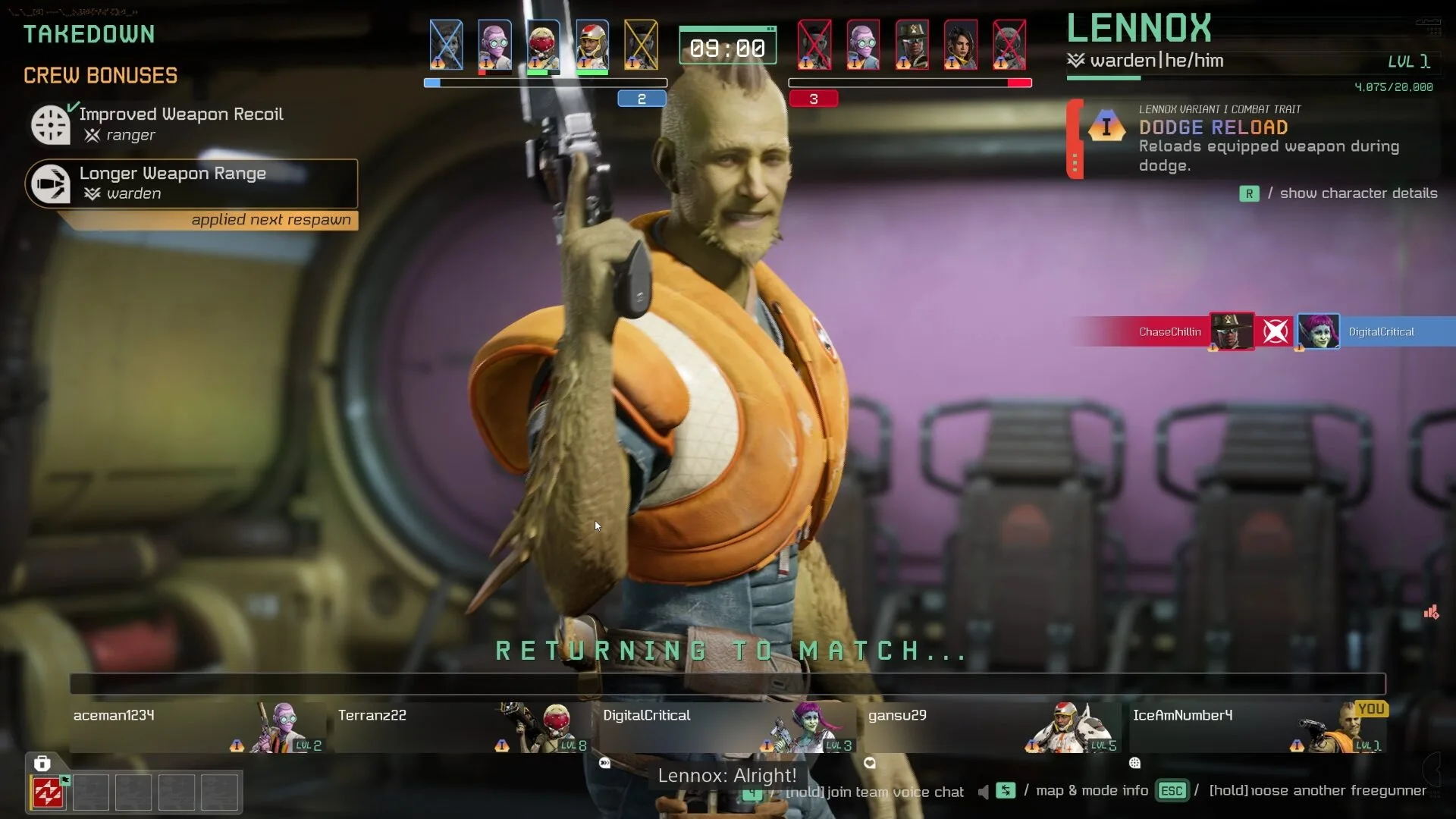Click the red item slot in inventory bar
1456x819 pixels.
point(48,792)
